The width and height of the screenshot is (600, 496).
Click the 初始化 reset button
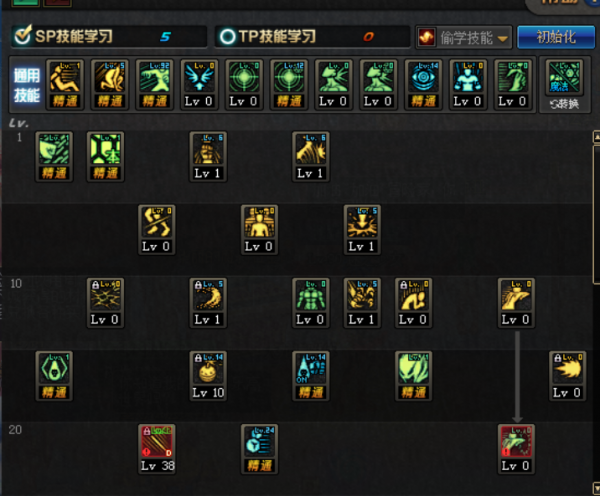tap(556, 37)
